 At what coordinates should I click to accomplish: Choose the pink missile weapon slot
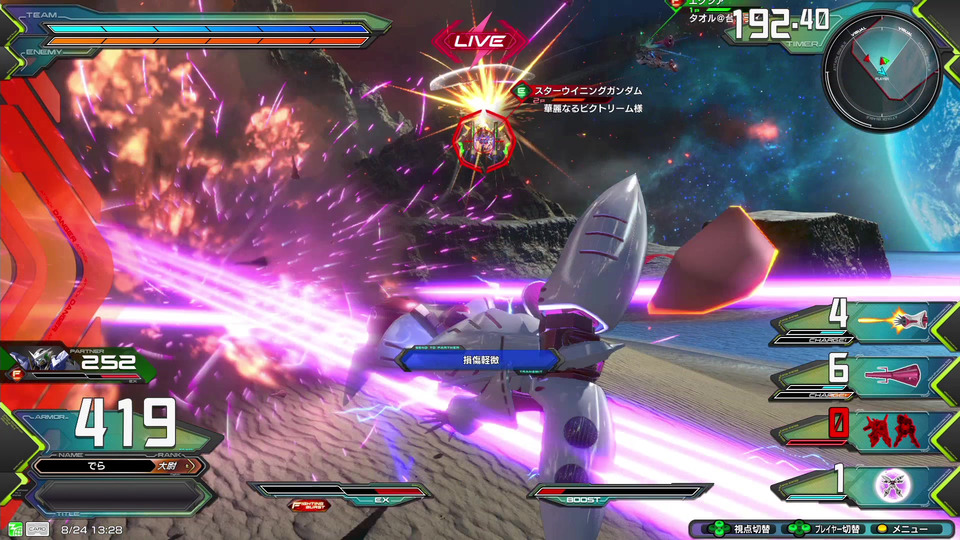[x=890, y=374]
